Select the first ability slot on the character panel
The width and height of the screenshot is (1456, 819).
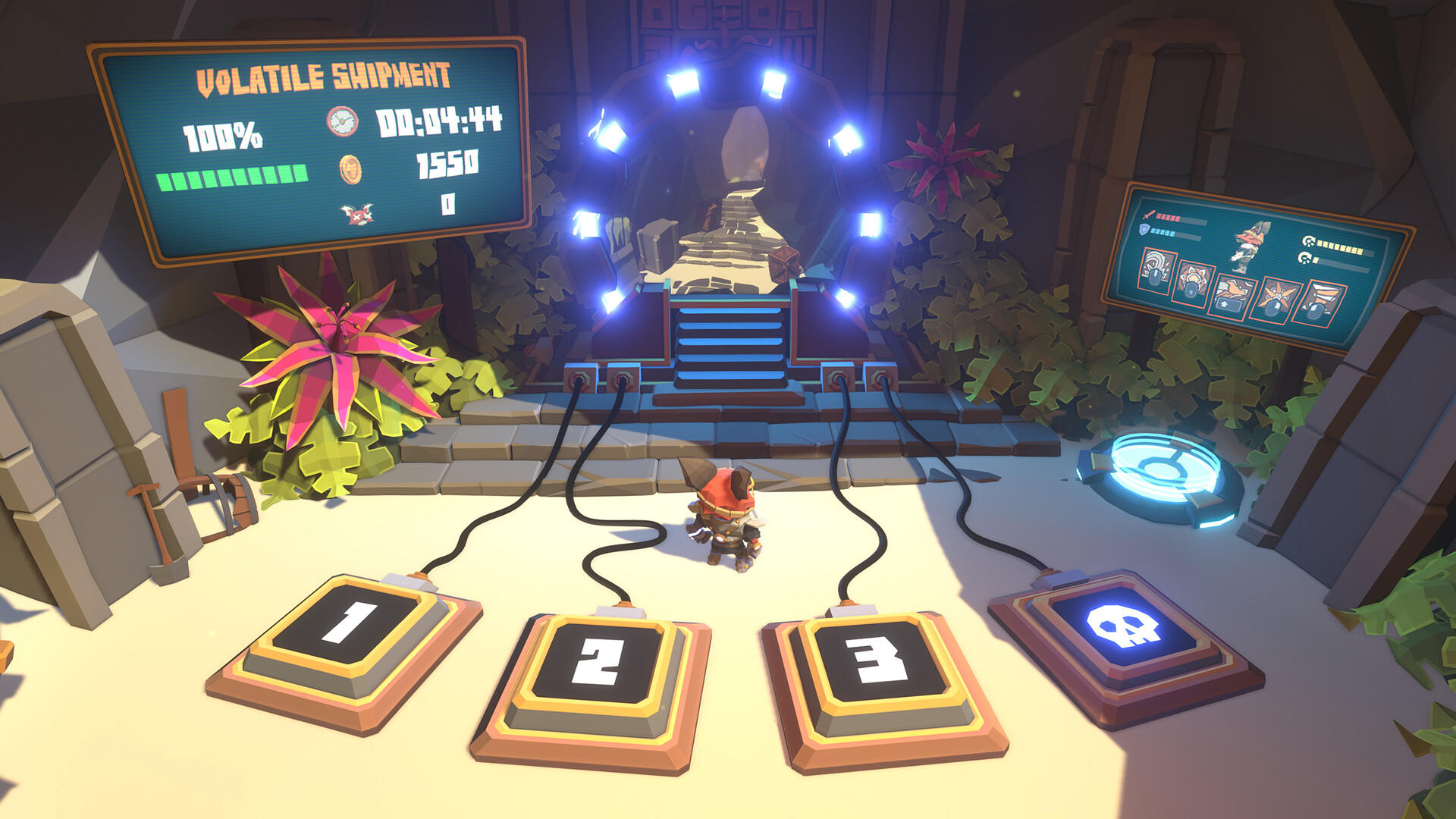1156,269
